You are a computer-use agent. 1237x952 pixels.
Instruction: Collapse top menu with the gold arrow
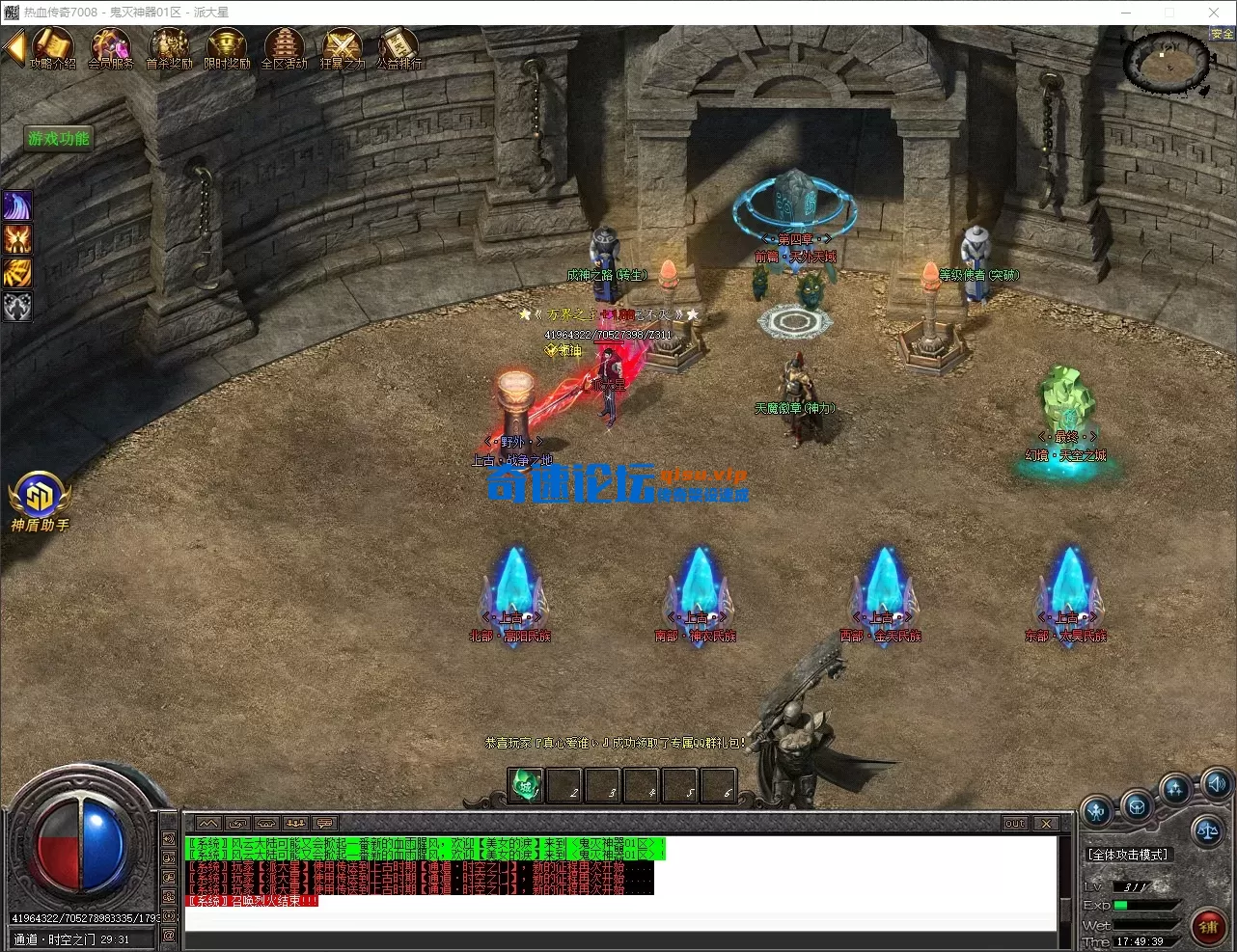(14, 46)
